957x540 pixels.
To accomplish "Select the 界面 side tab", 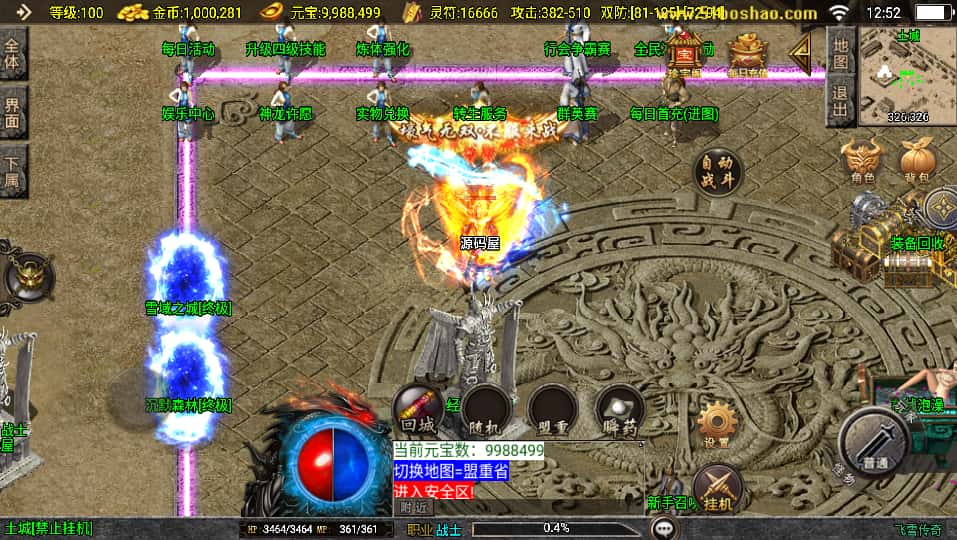I will [x=13, y=111].
